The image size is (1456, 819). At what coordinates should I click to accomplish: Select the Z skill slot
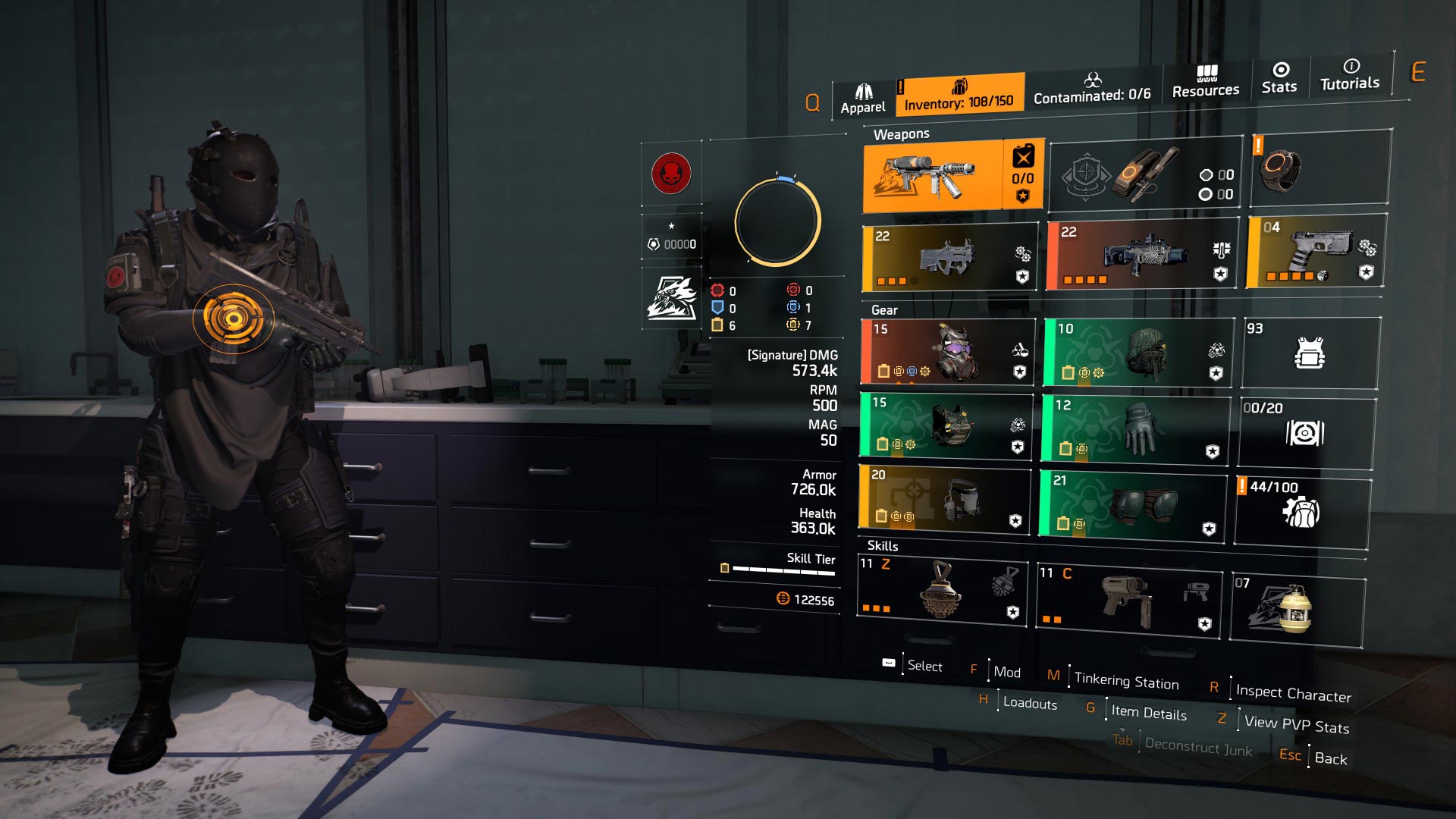942,592
